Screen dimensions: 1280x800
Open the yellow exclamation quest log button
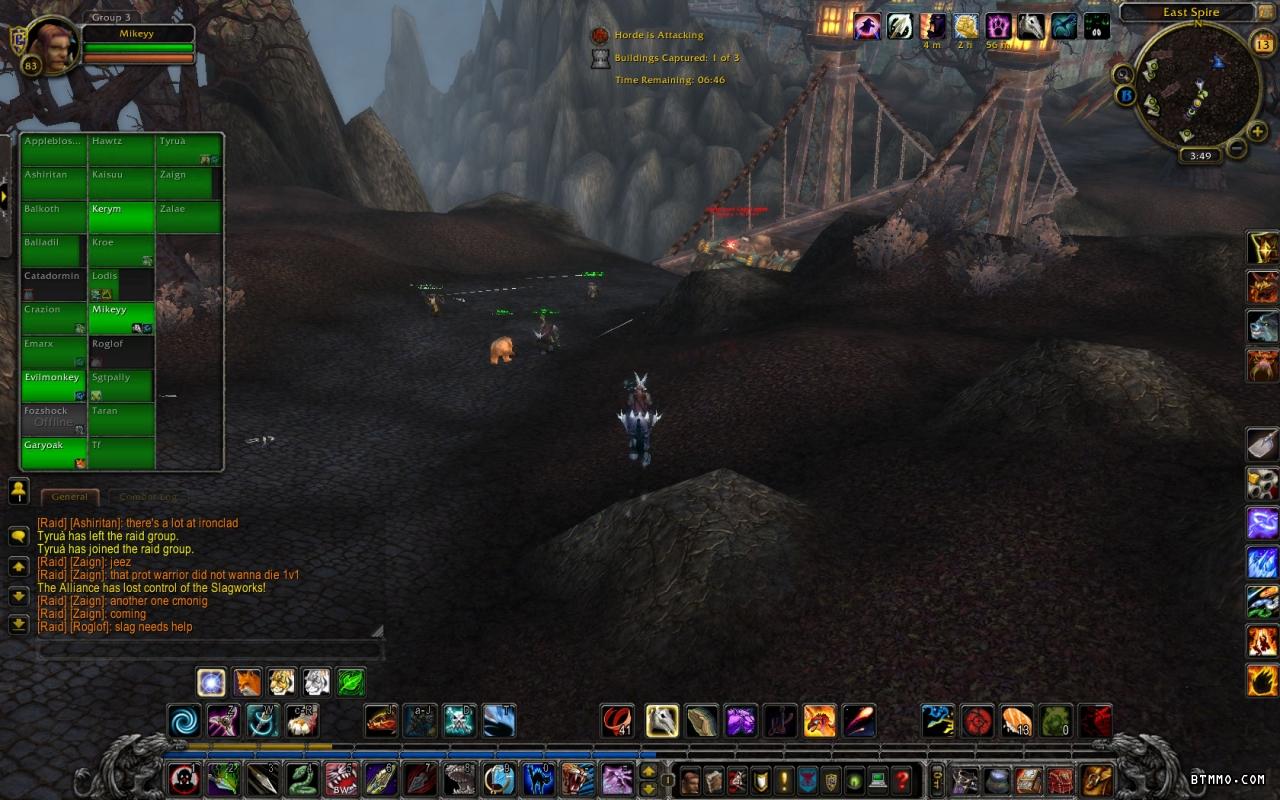(783, 779)
